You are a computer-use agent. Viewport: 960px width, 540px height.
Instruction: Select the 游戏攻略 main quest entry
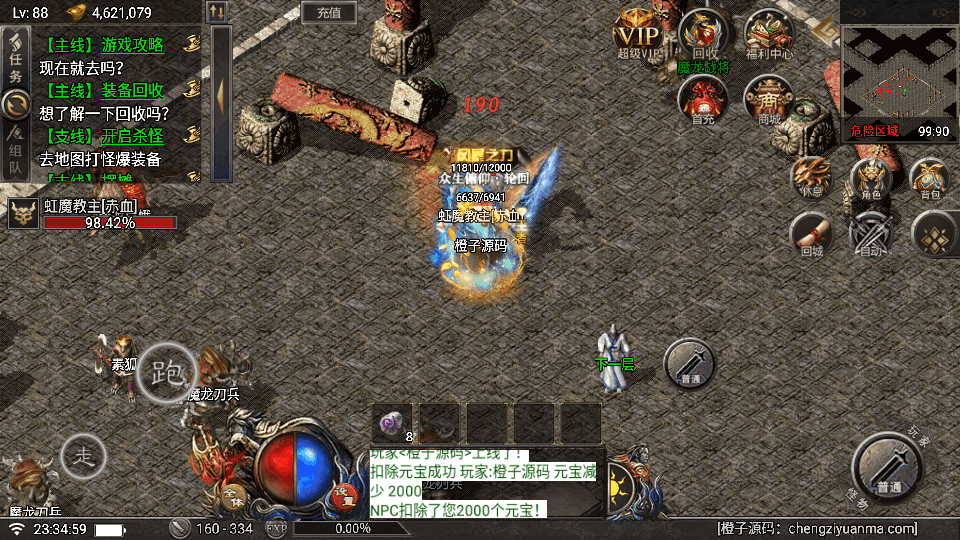pos(117,45)
